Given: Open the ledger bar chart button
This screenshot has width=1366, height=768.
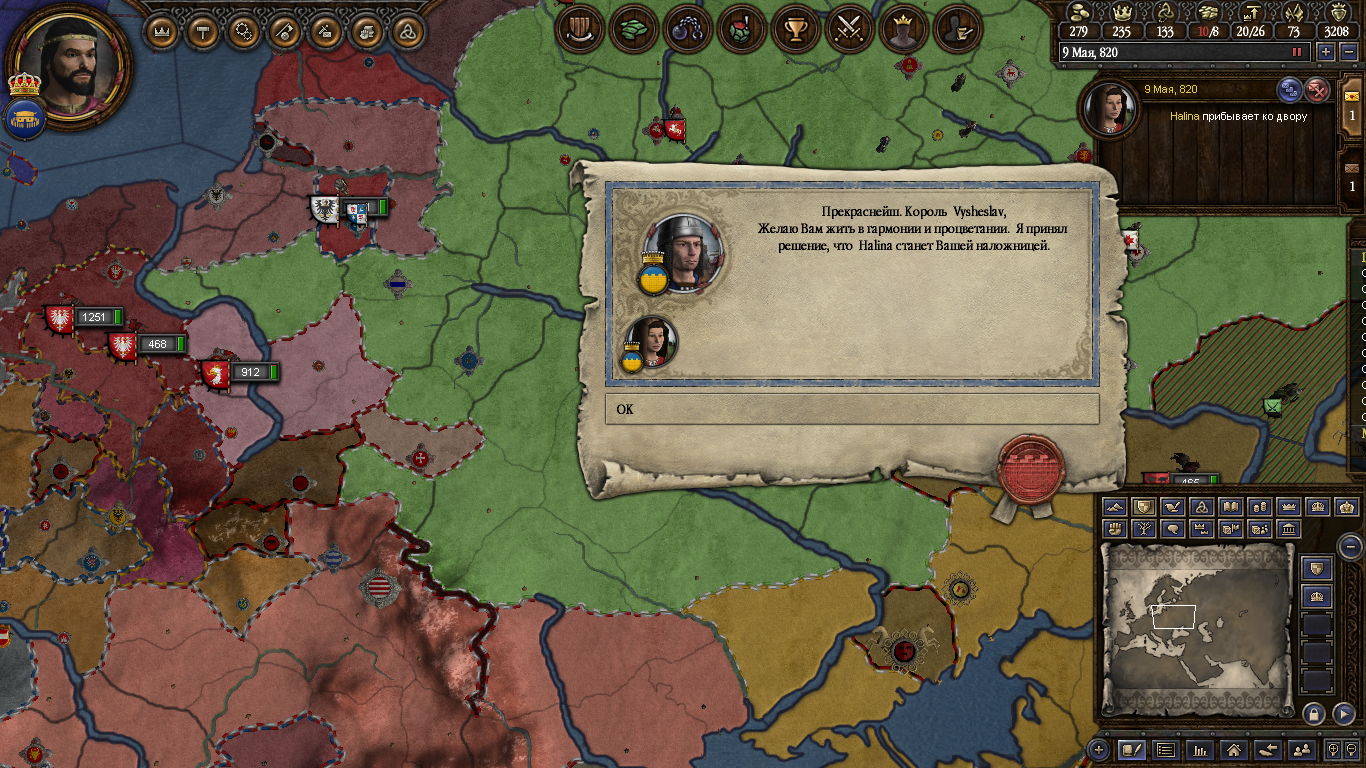Looking at the screenshot, I should [x=1200, y=749].
